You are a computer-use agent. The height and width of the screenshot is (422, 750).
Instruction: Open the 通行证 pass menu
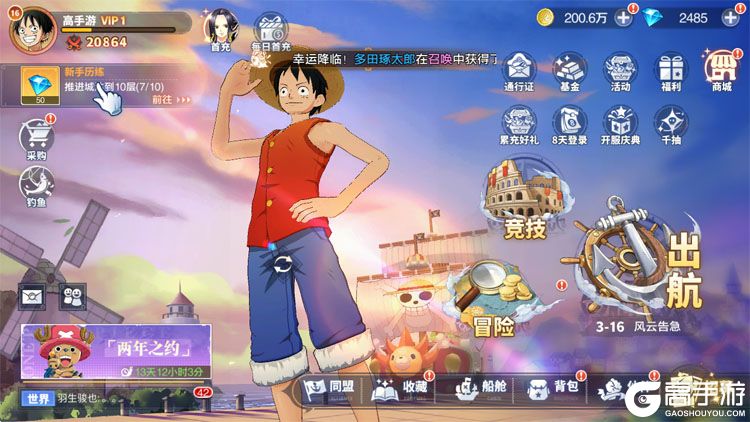519,70
